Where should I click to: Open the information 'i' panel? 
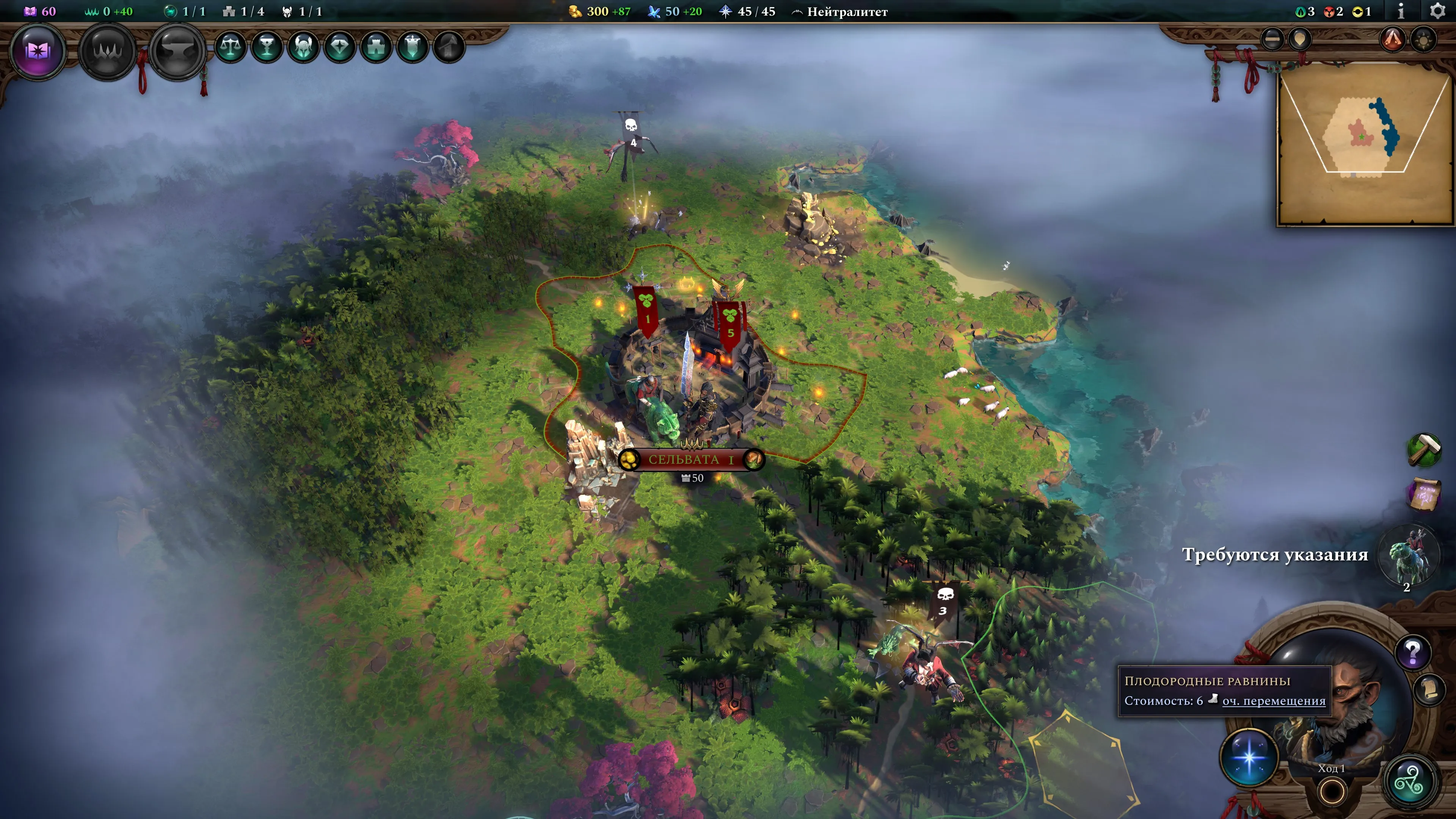tap(1401, 11)
